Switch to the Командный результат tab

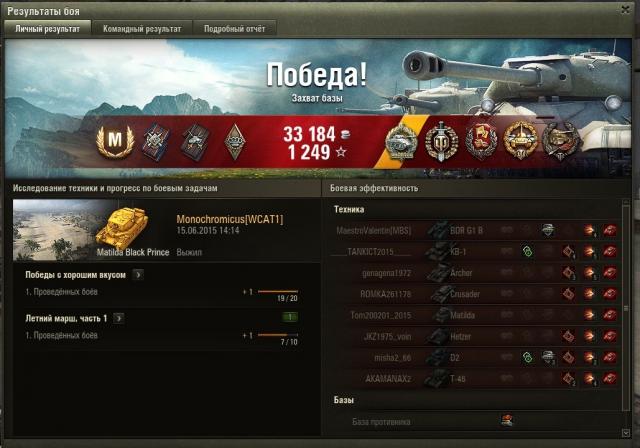point(142,29)
